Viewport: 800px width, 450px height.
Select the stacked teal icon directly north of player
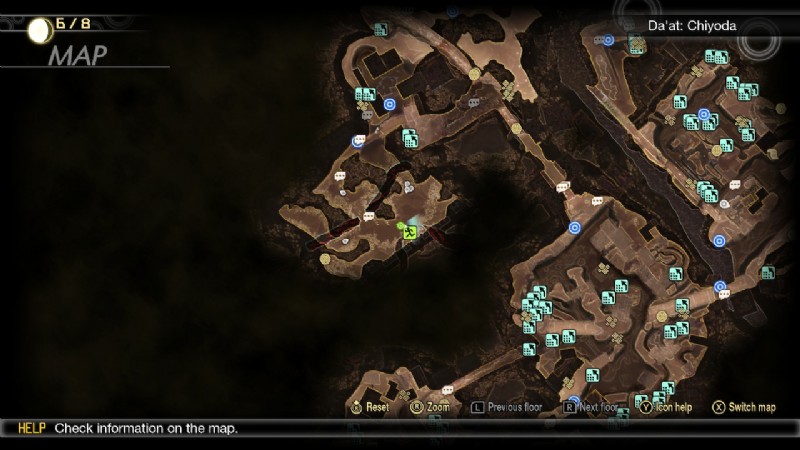point(409,138)
